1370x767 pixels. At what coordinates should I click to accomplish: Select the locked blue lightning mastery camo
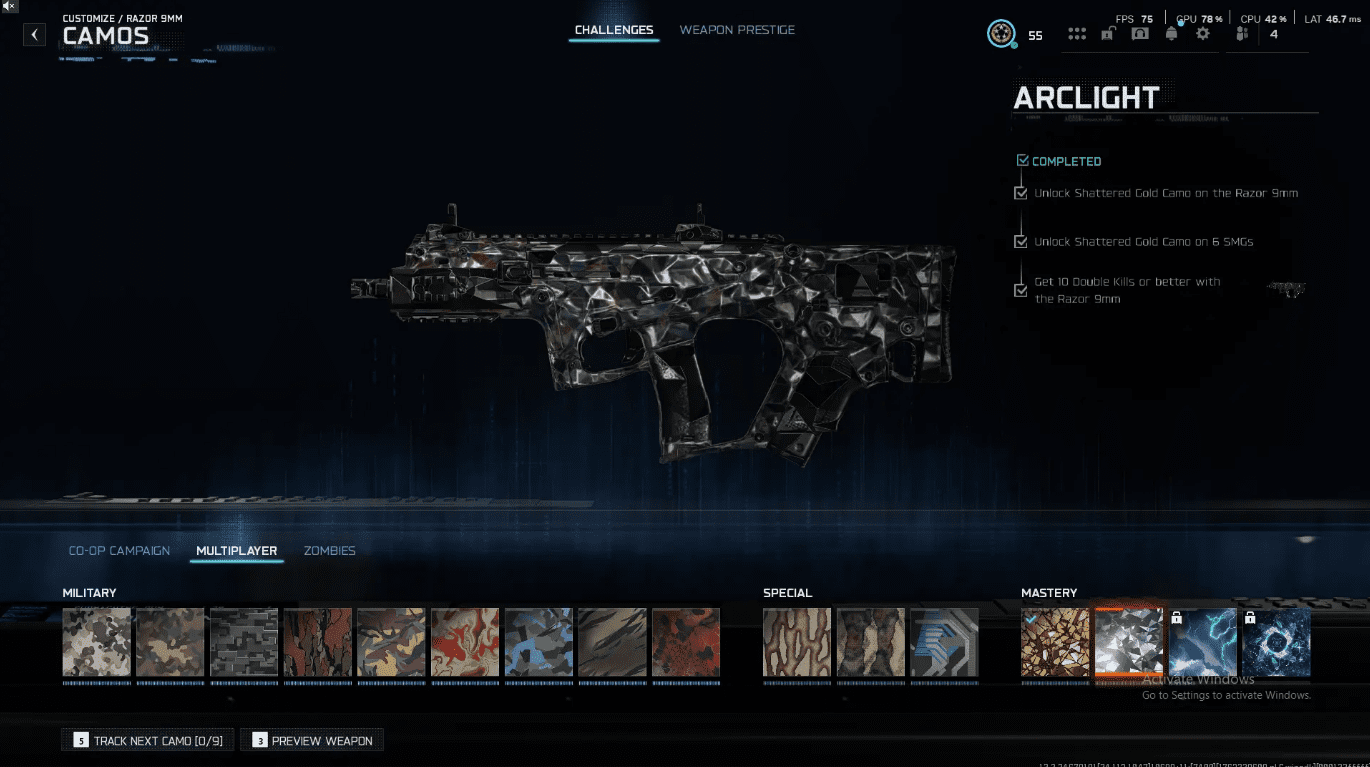coord(1203,642)
